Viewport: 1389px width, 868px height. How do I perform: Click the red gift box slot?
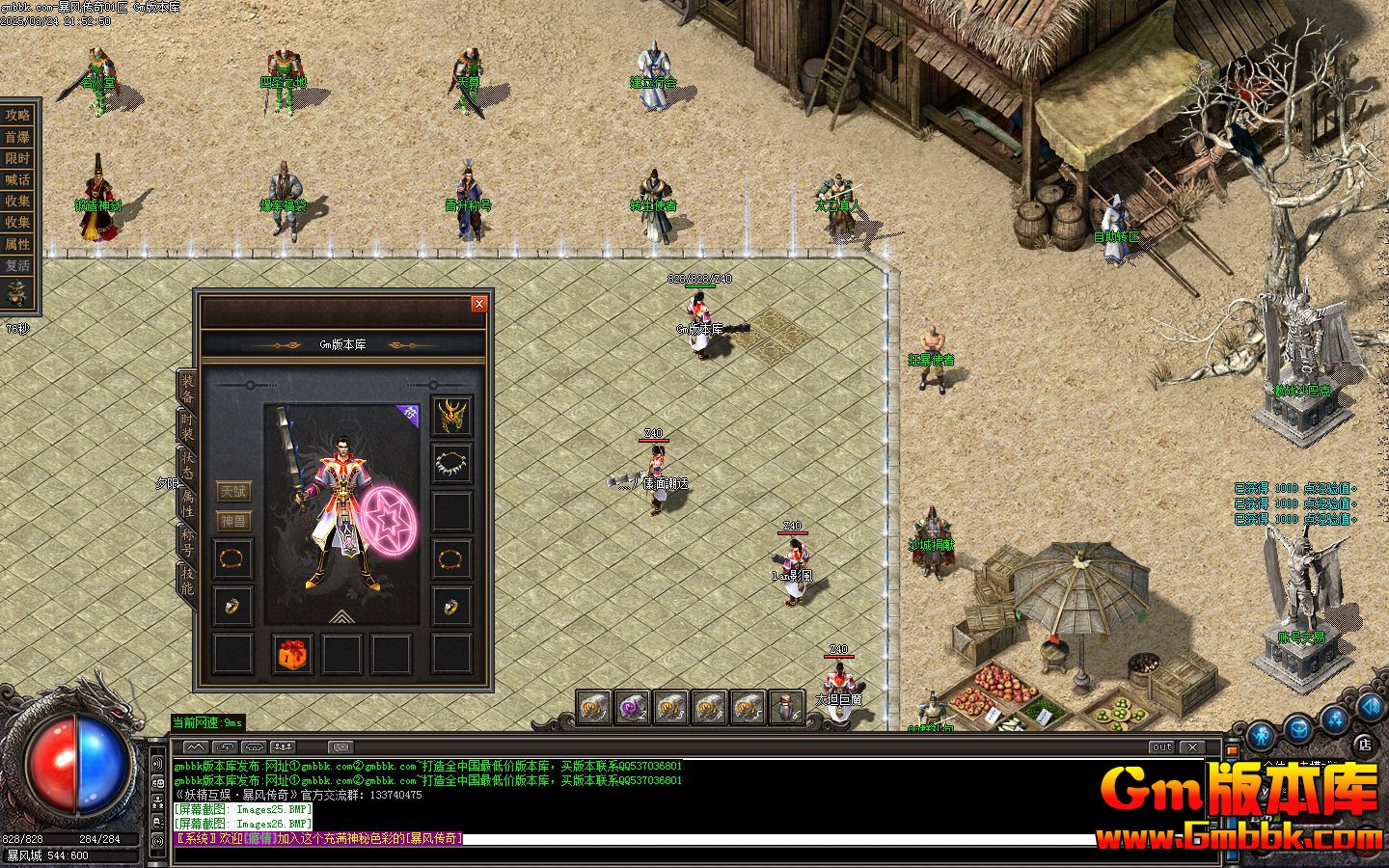[x=291, y=654]
